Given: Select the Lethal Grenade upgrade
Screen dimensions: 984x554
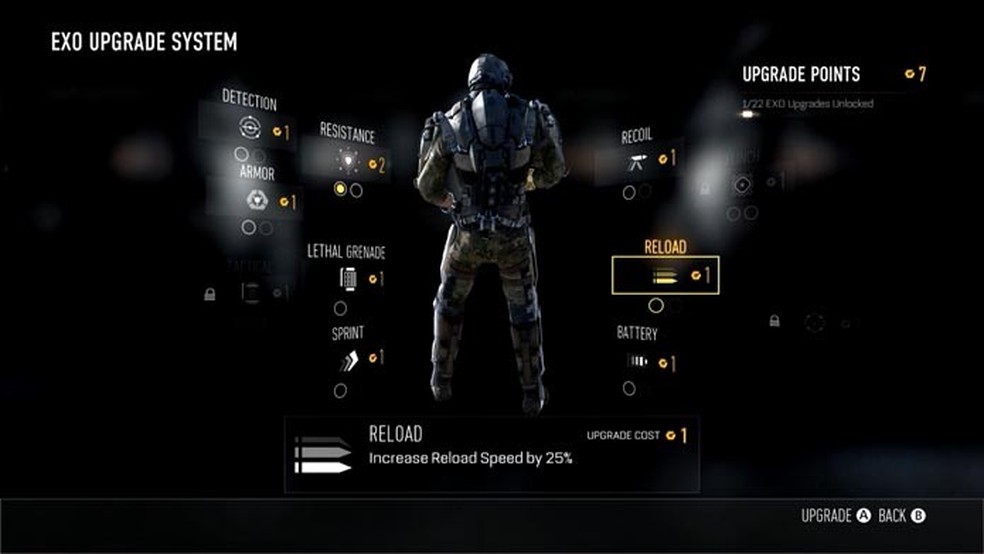Looking at the screenshot, I should (349, 278).
